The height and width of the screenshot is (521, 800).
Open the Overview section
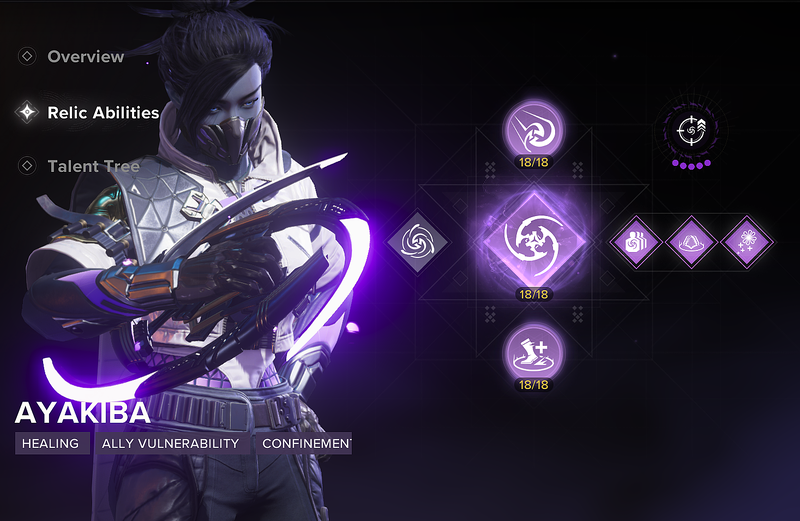pyautogui.click(x=85, y=57)
